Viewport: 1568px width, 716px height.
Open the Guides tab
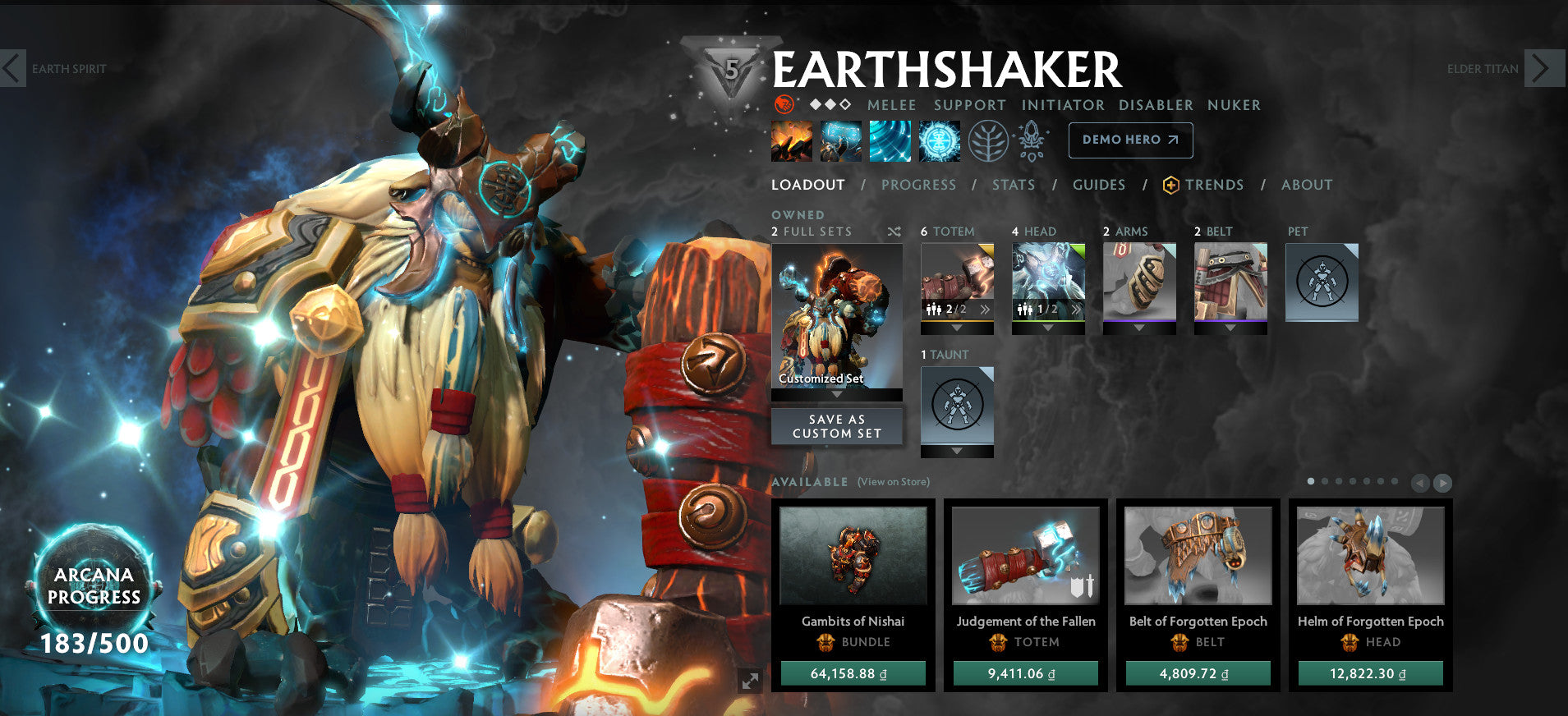click(x=1098, y=185)
